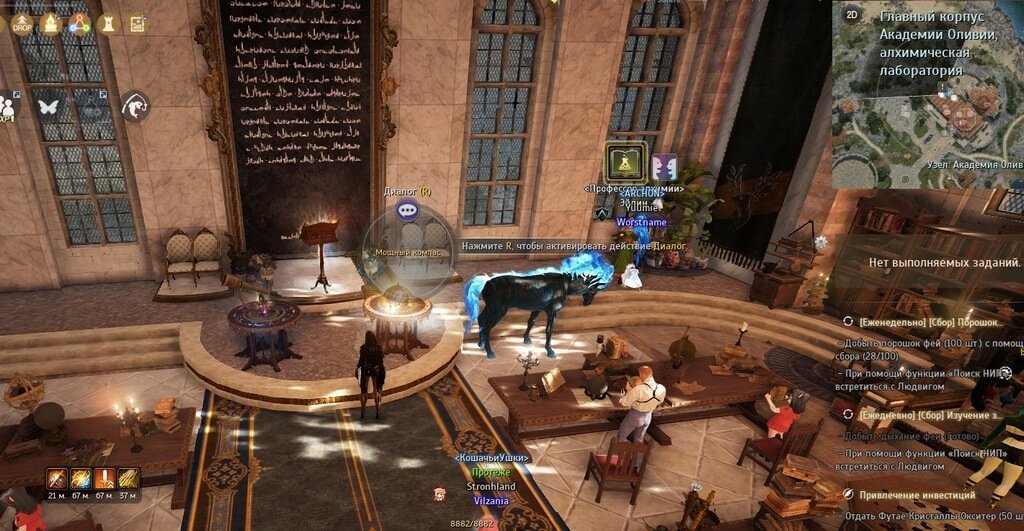Click the party EXP boost icon
Image resolution: width=1024 pixels, height=531 pixels.
pyautogui.click(x=9, y=105)
